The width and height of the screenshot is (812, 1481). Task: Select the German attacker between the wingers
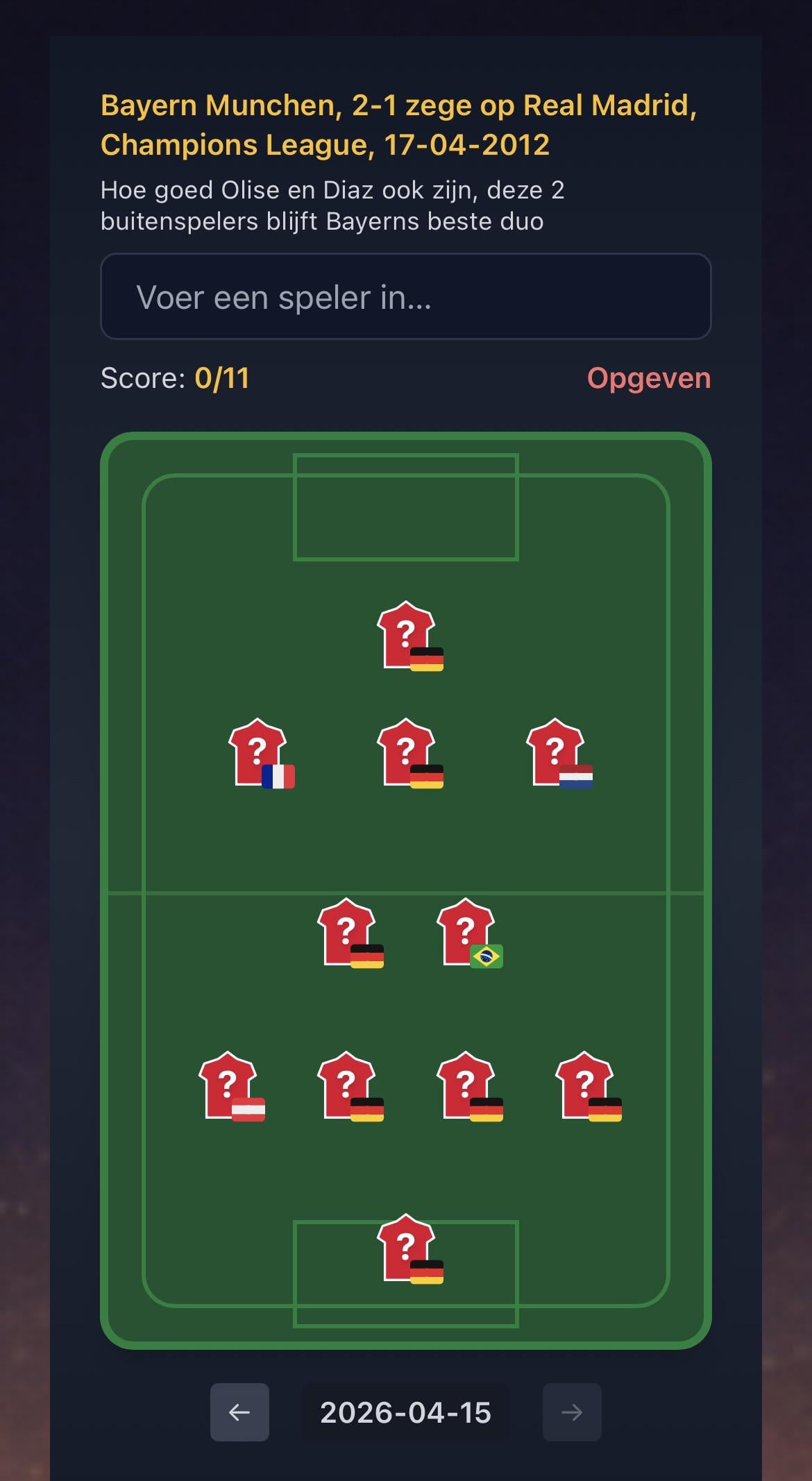407,753
